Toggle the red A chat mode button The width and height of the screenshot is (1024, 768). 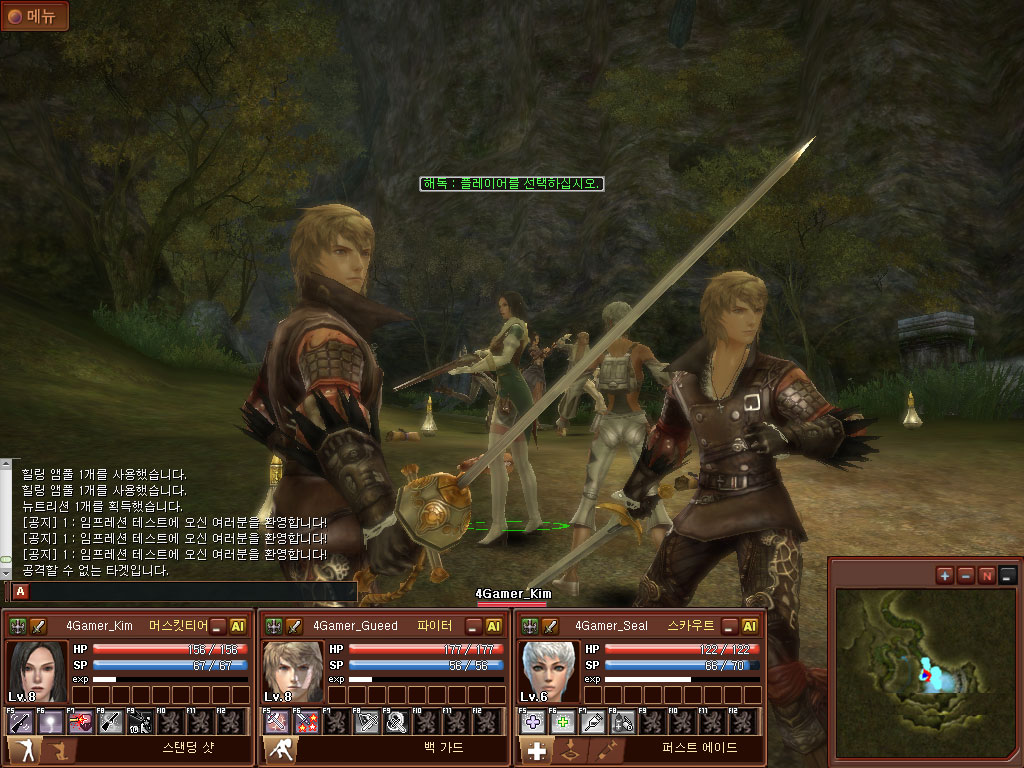(x=21, y=592)
